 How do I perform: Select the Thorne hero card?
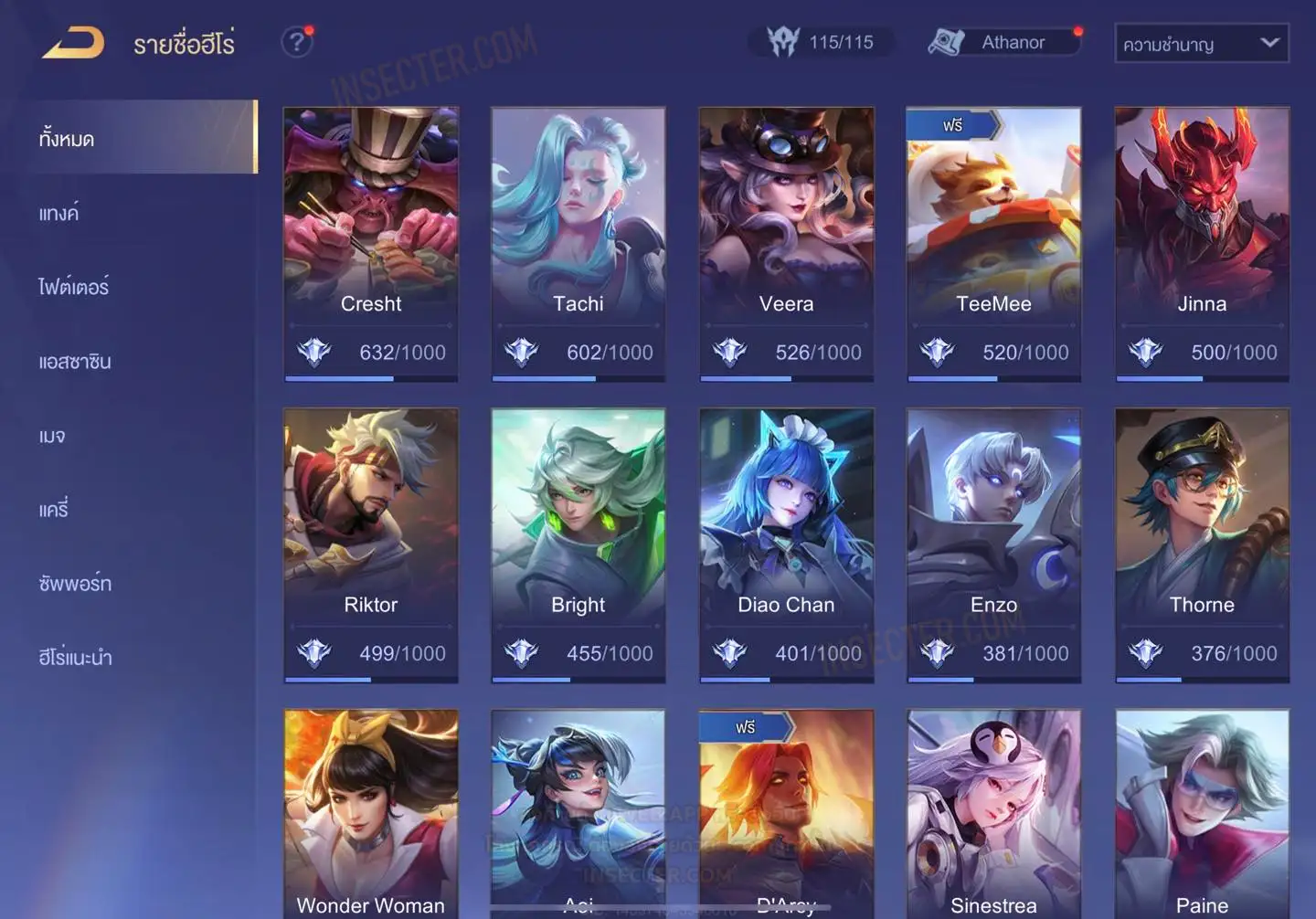[x=1202, y=544]
